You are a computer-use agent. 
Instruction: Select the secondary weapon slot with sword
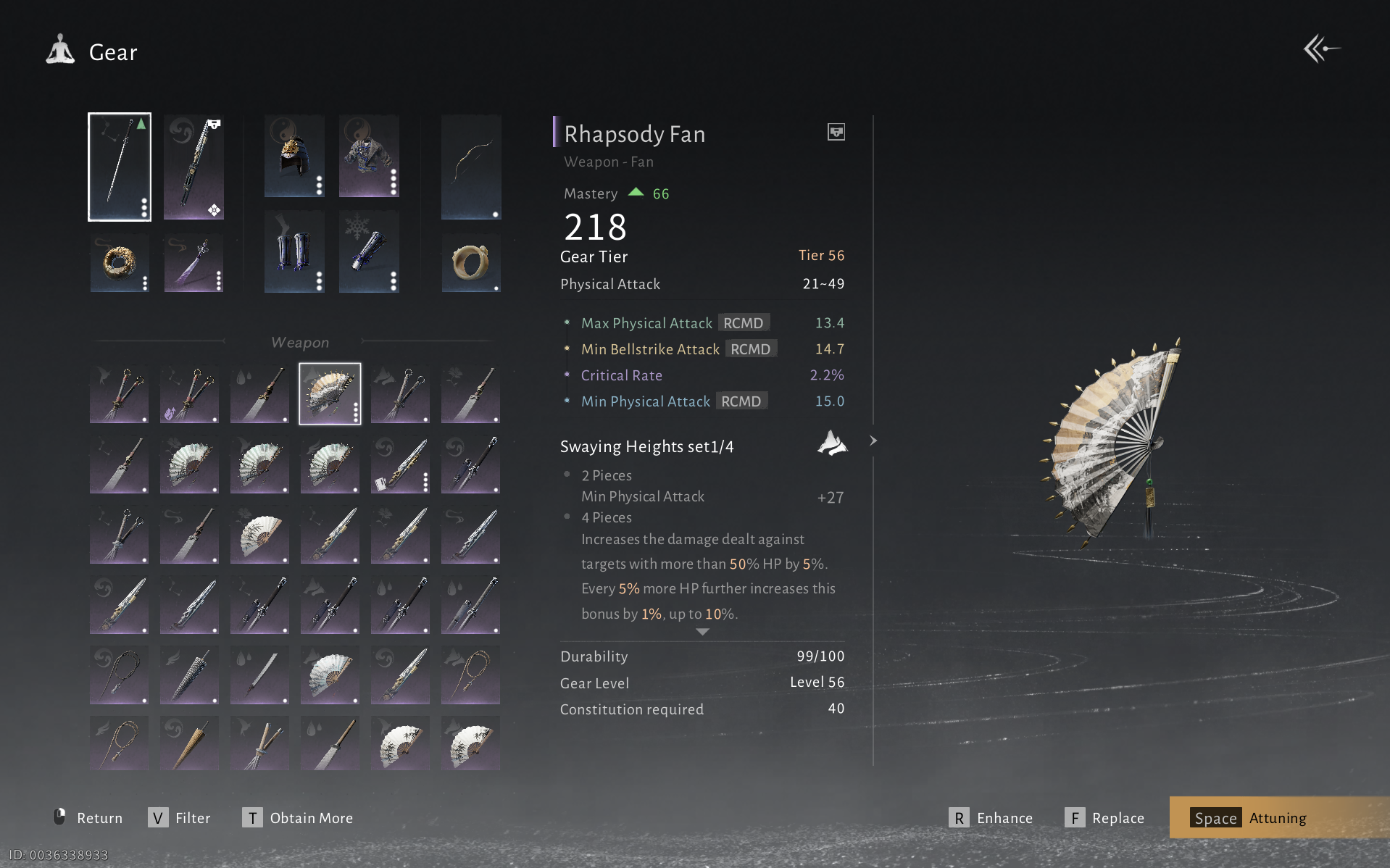pos(193,167)
